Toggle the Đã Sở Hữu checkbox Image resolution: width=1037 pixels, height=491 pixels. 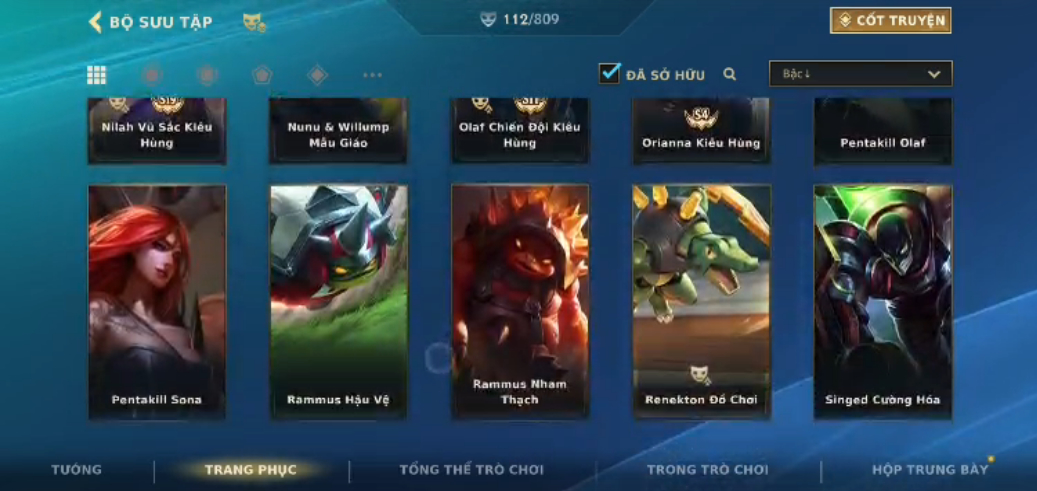[609, 74]
